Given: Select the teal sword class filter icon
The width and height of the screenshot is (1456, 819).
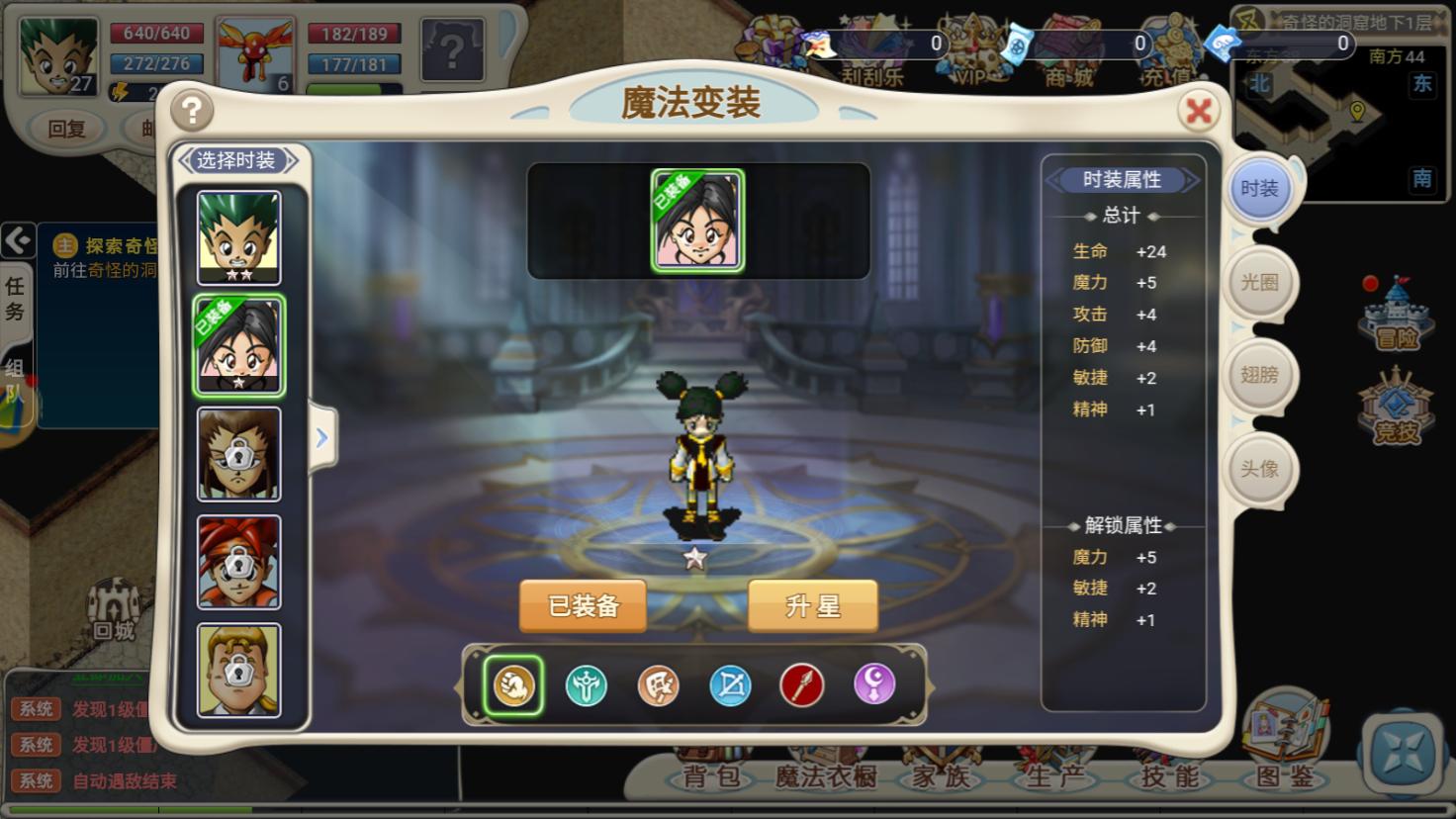Looking at the screenshot, I should point(586,683).
